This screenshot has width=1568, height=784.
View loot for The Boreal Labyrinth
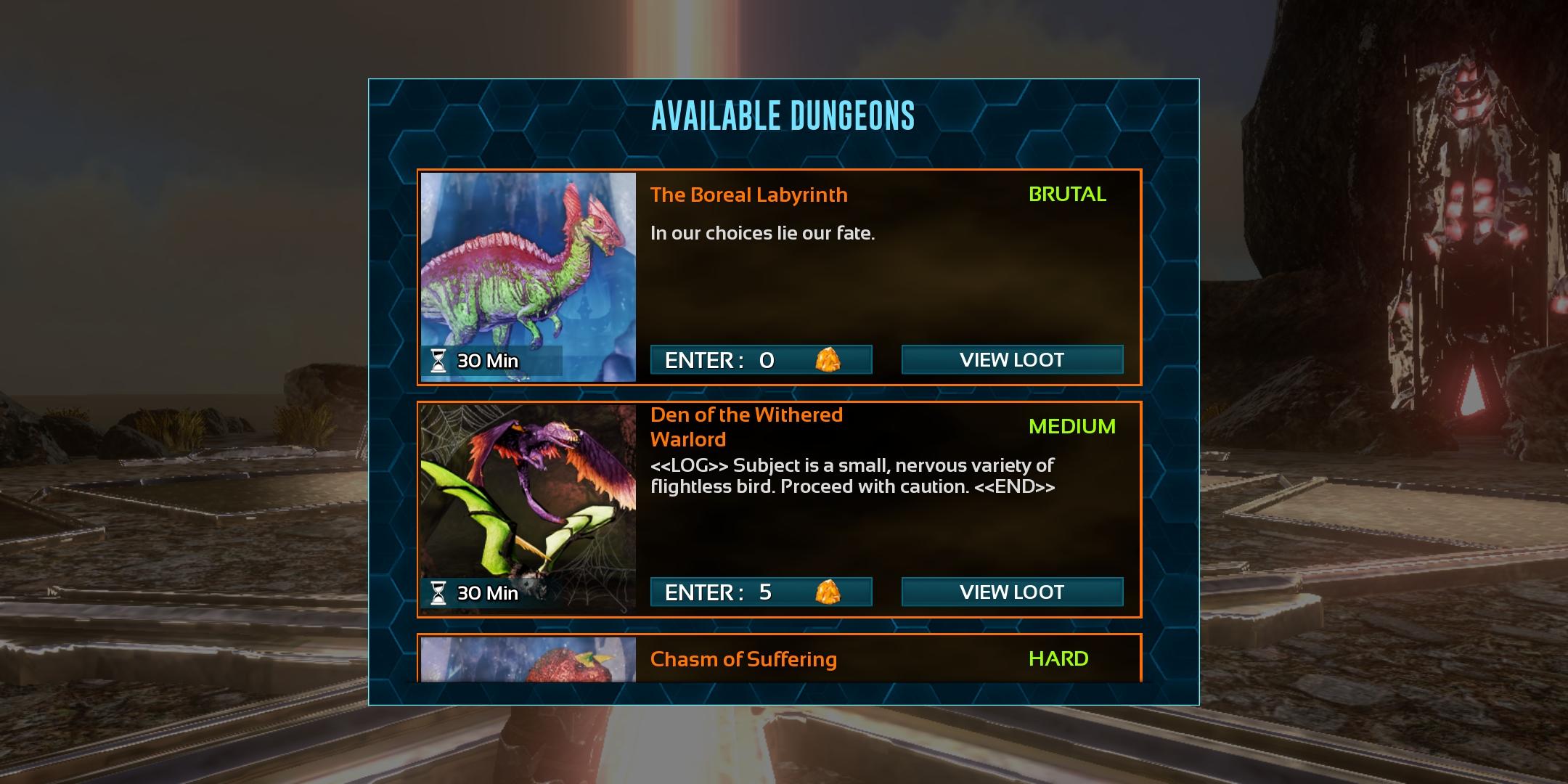point(1012,360)
